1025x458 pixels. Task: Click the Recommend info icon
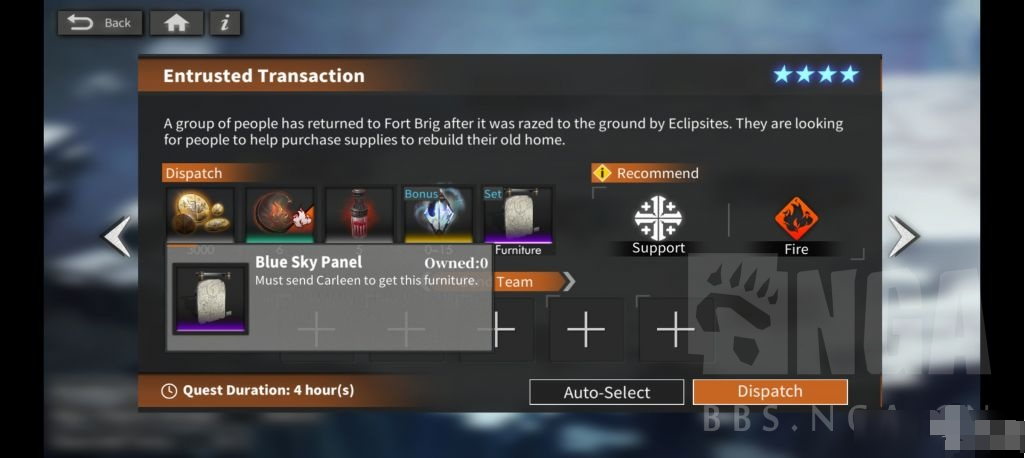pyautogui.click(x=602, y=173)
